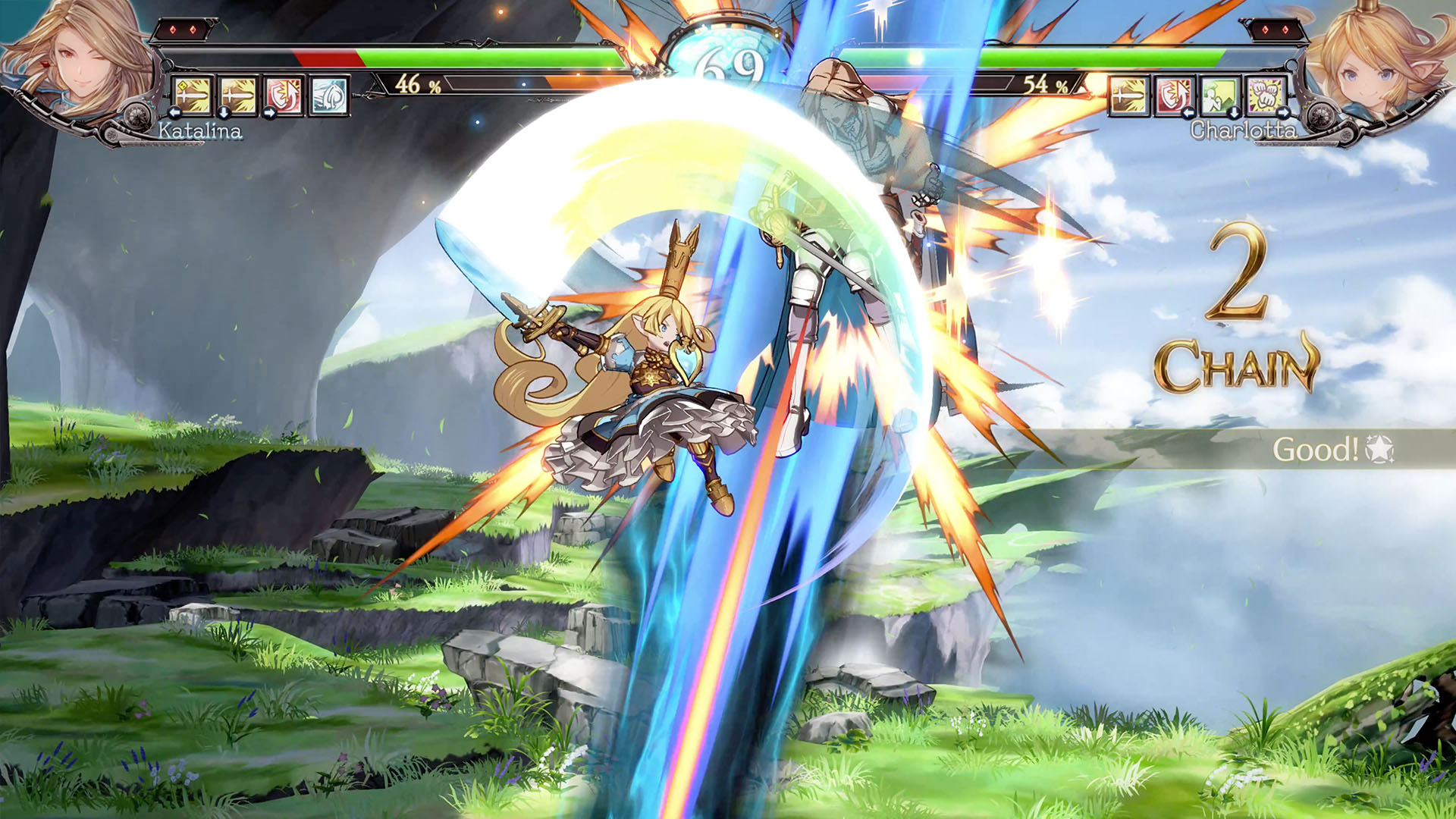The width and height of the screenshot is (1456, 819).
Task: Click Charlotta's red shield counter icon
Action: point(1174,96)
